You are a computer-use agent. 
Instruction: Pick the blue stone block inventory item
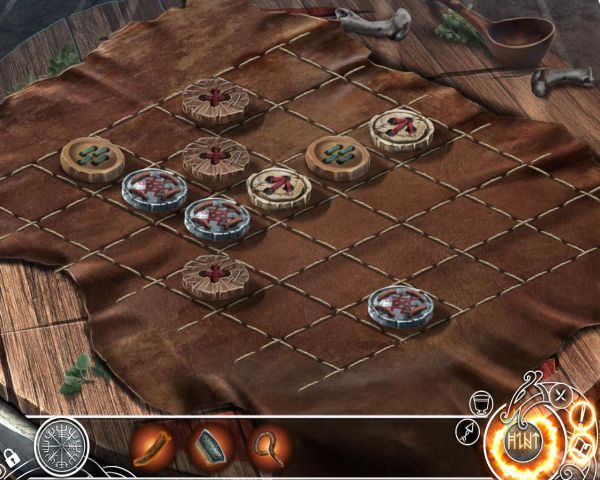[x=210, y=446]
